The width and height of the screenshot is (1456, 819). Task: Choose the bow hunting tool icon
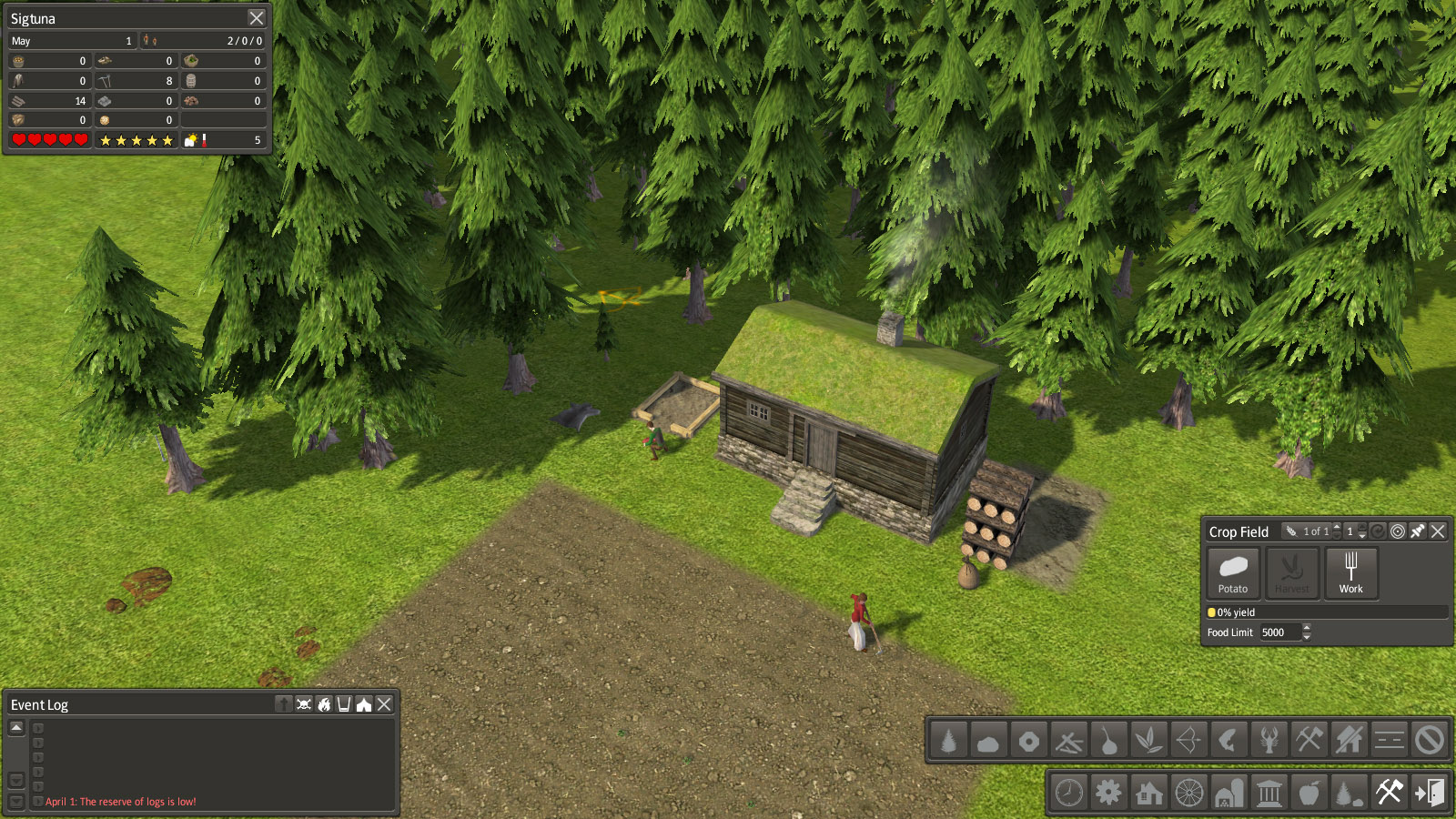coord(1188,741)
